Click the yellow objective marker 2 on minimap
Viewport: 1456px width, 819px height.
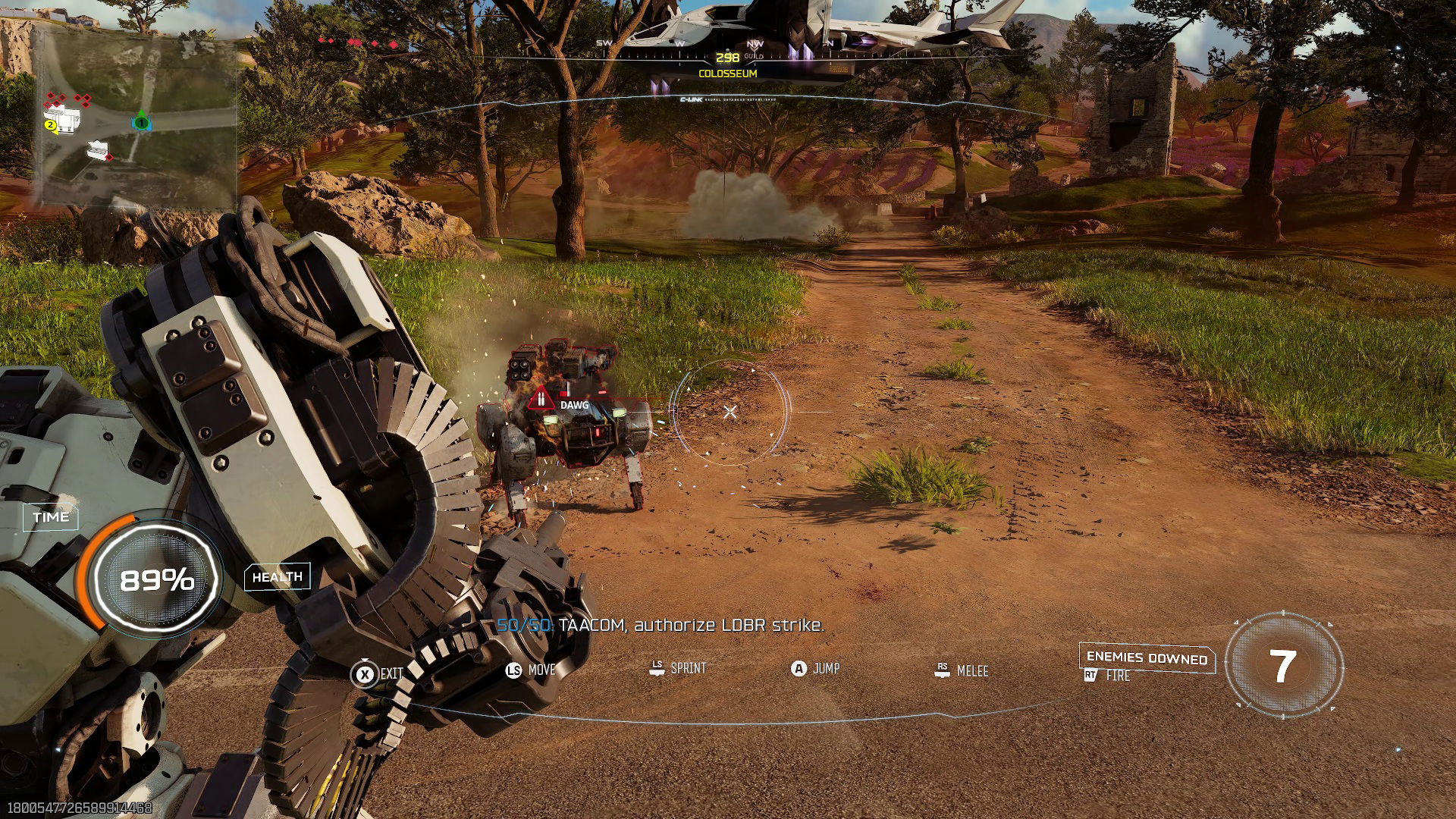point(50,125)
